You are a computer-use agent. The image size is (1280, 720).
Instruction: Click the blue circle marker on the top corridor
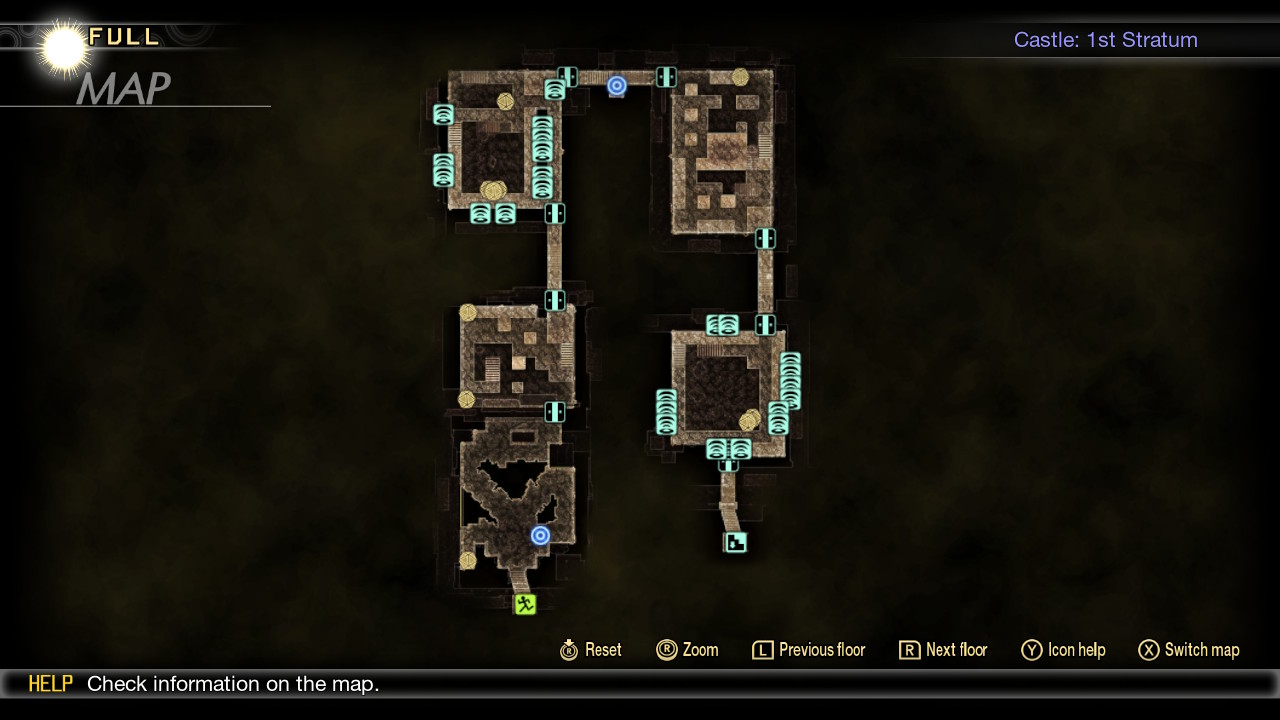pos(617,87)
